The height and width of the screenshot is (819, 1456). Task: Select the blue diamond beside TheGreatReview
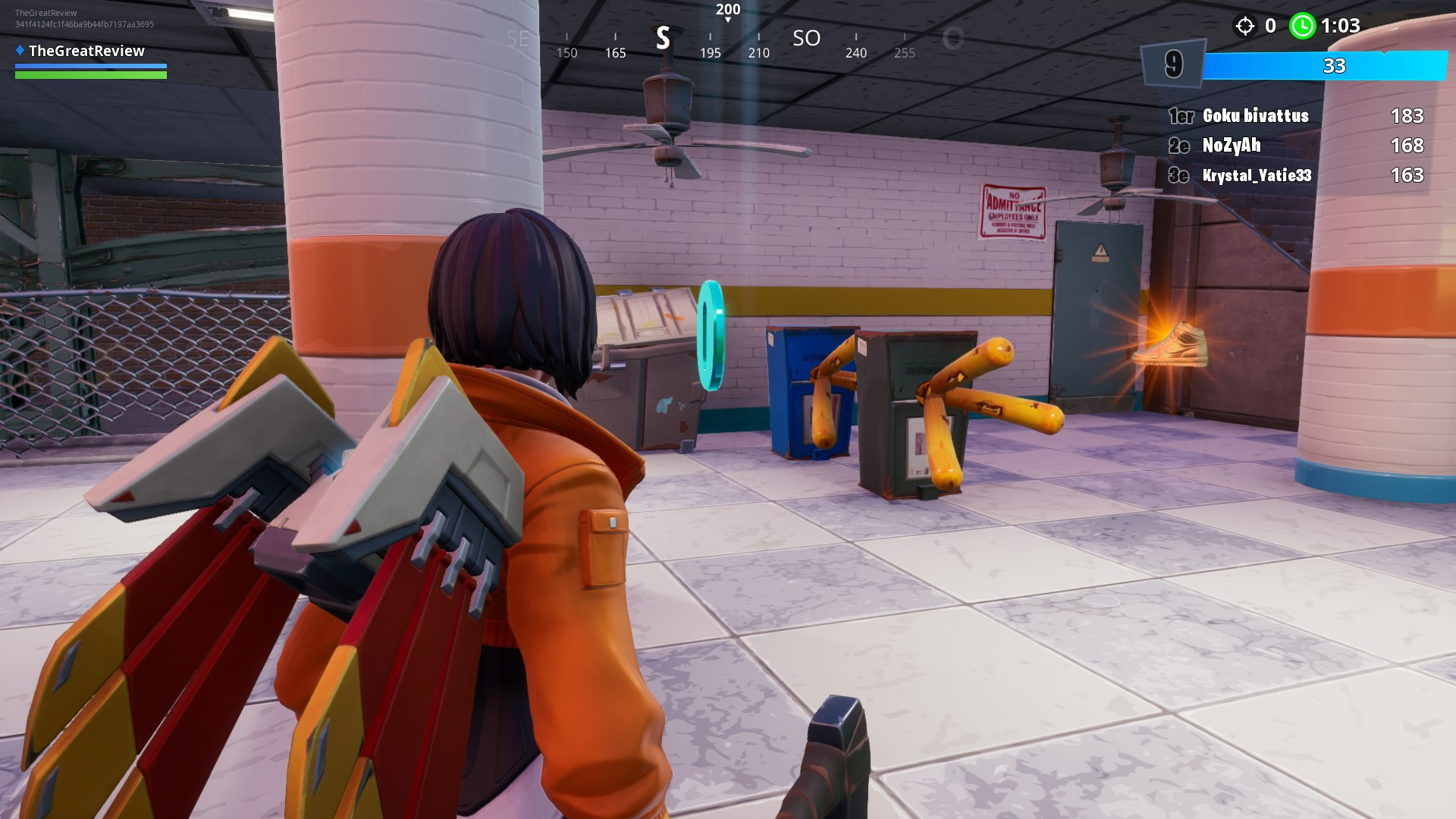tap(19, 51)
